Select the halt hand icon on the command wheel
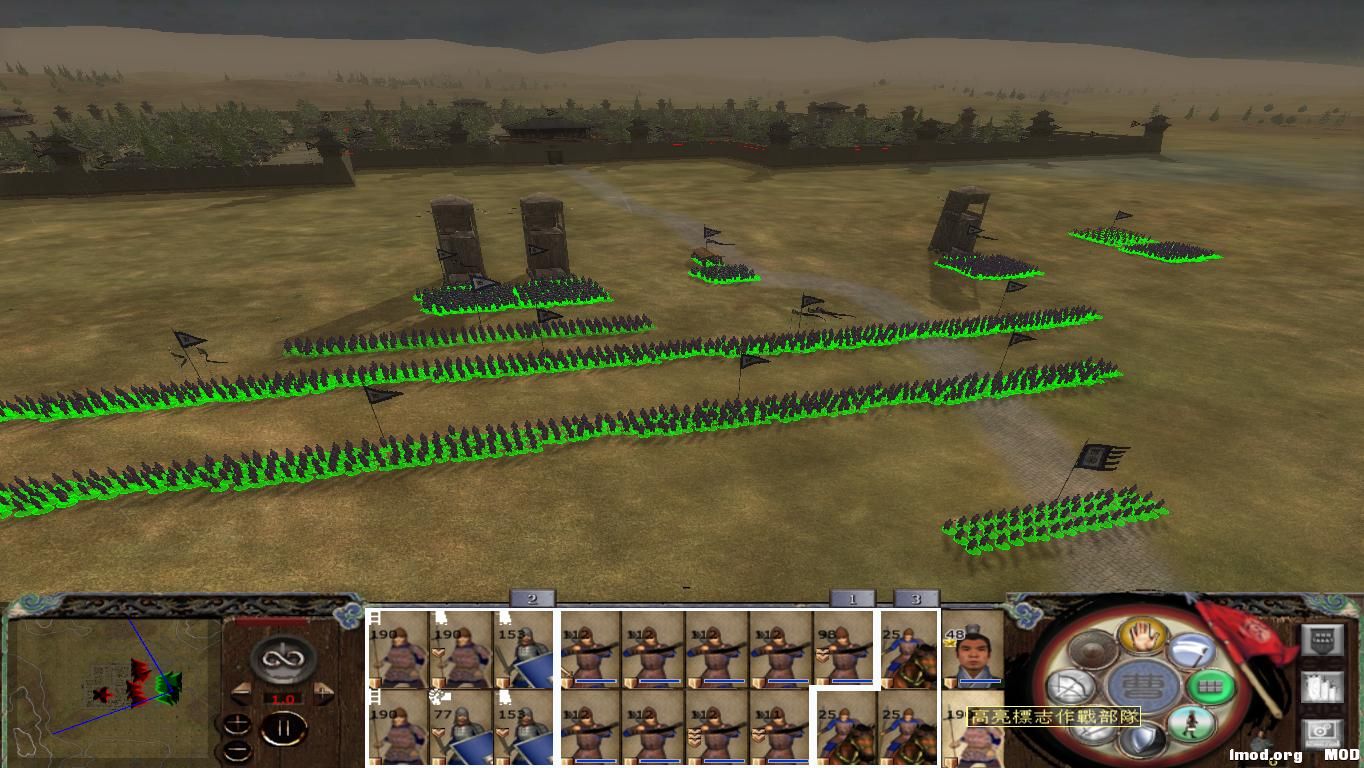 pos(1141,637)
